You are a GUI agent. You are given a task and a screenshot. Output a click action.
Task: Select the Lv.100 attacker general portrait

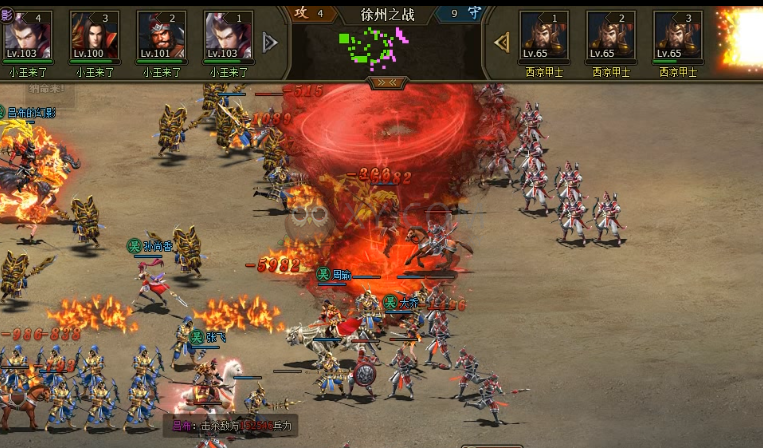pyautogui.click(x=95, y=37)
